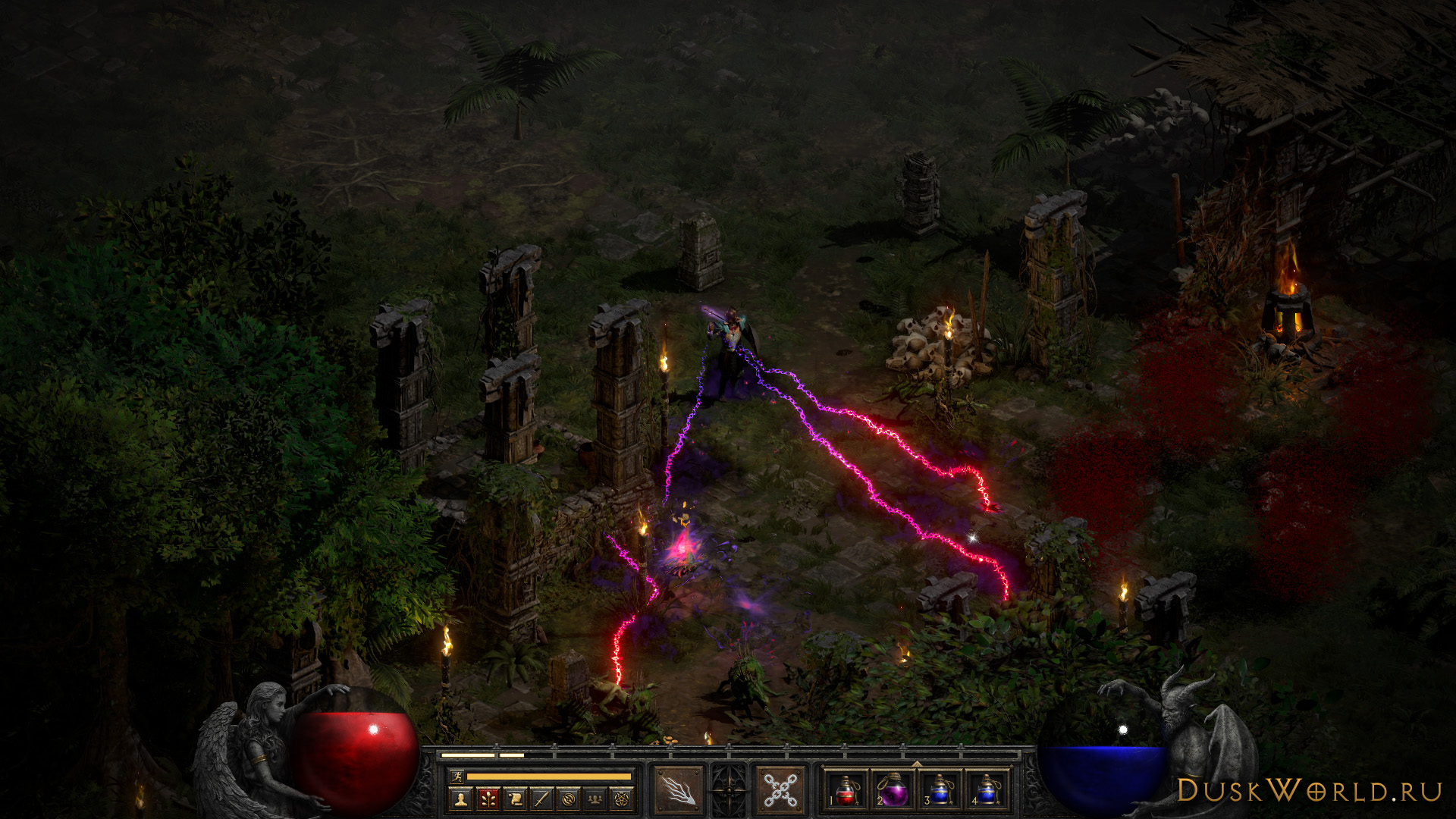This screenshot has height=819, width=1456.
Task: Open the red-highlighted skill tree button
Action: (488, 799)
